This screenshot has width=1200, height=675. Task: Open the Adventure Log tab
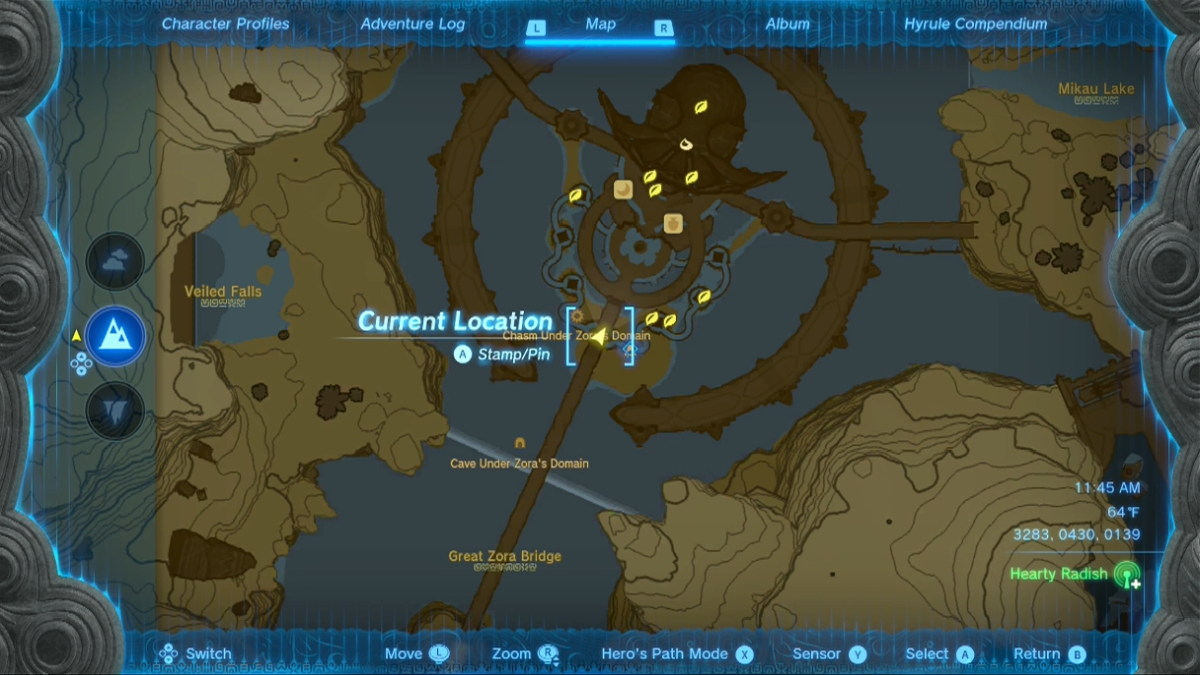point(412,24)
